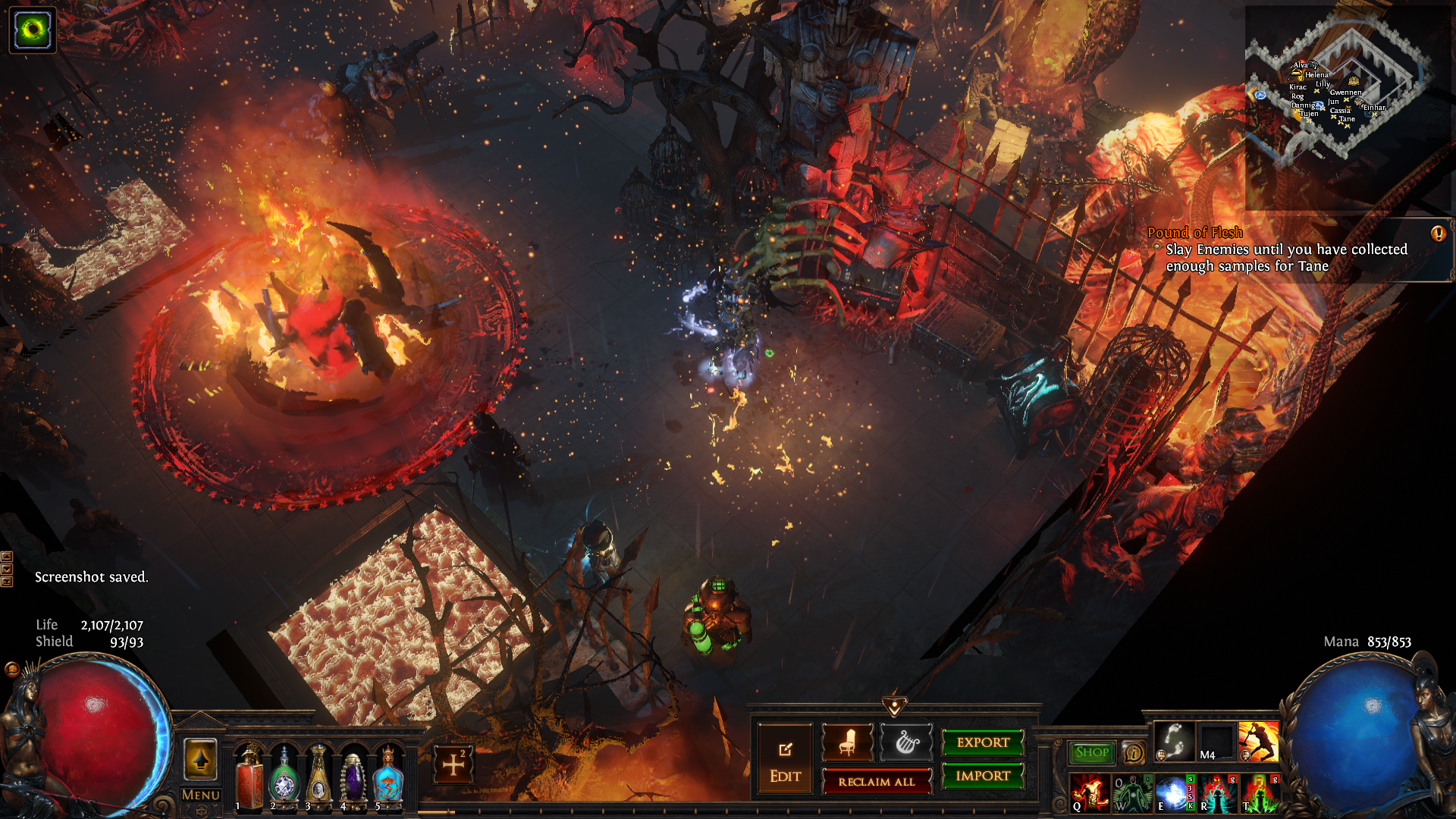Select the footprints move skill slot
The height and width of the screenshot is (819, 1456).
tap(1174, 741)
